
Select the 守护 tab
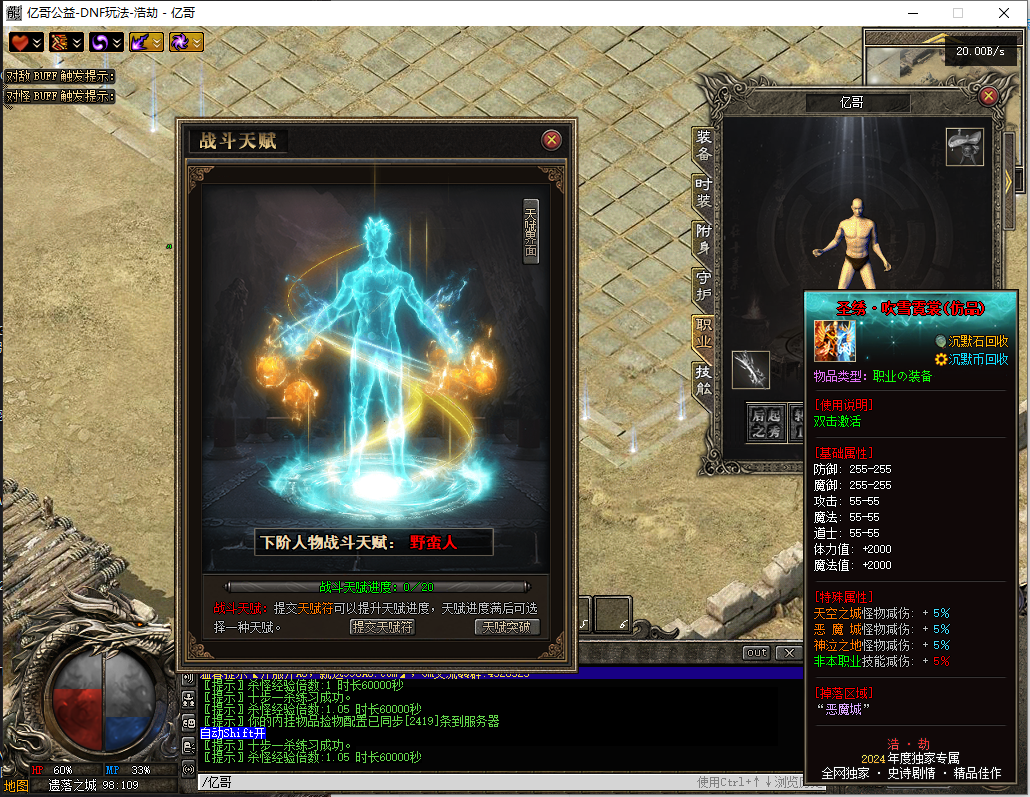tap(704, 285)
